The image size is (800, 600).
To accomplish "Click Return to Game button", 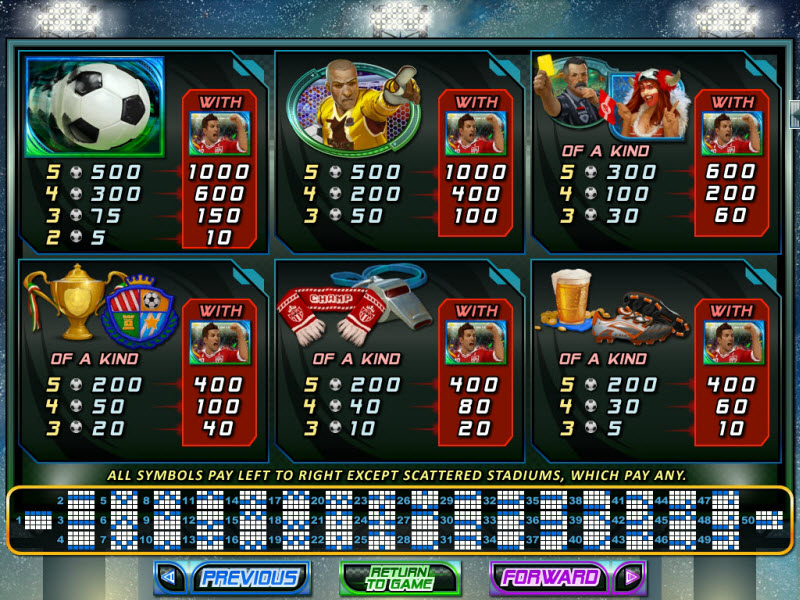I will pyautogui.click(x=399, y=578).
